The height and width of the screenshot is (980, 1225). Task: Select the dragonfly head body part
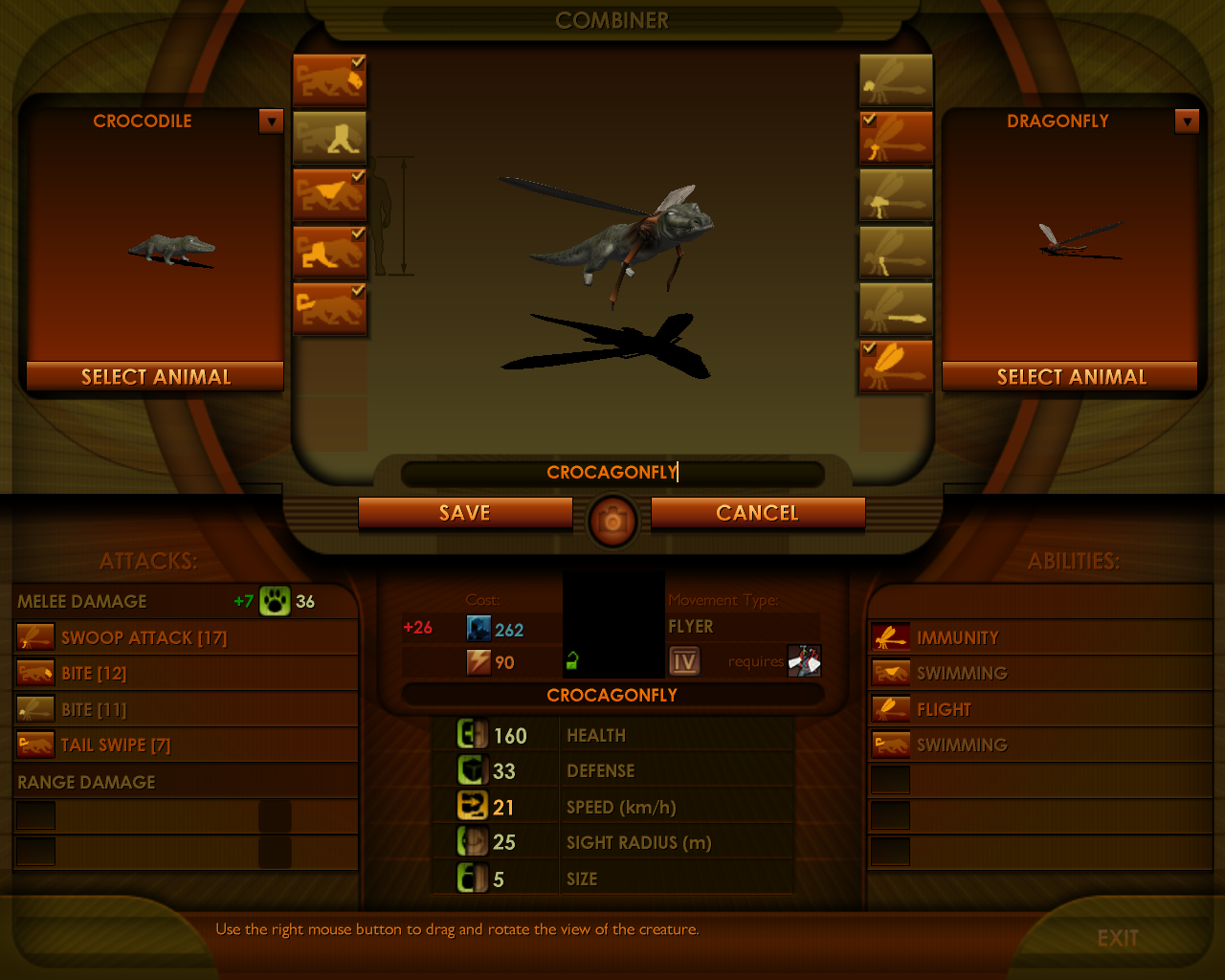point(896,79)
